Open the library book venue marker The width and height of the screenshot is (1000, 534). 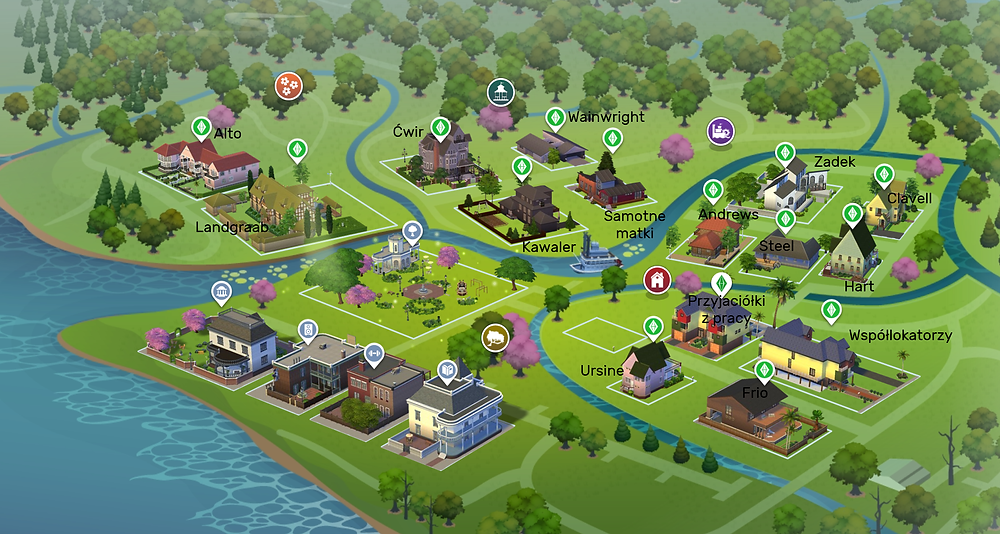(447, 372)
